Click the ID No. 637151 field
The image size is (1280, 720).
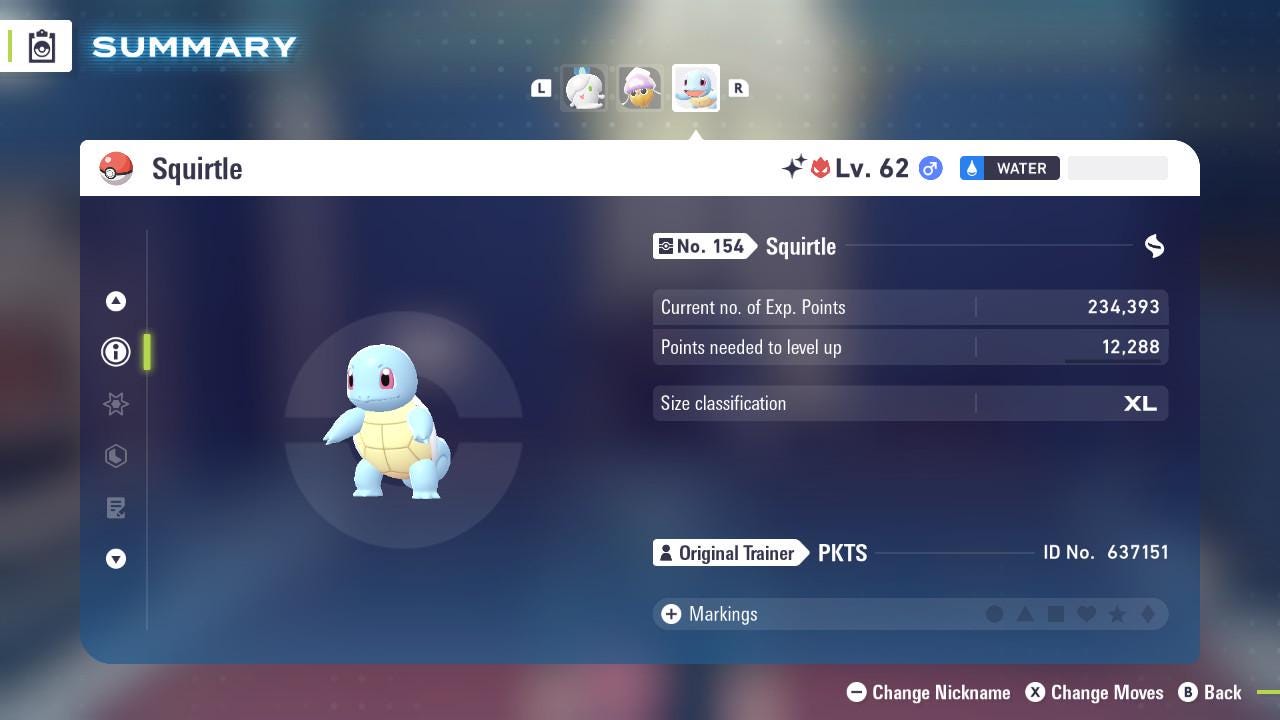click(x=1107, y=552)
